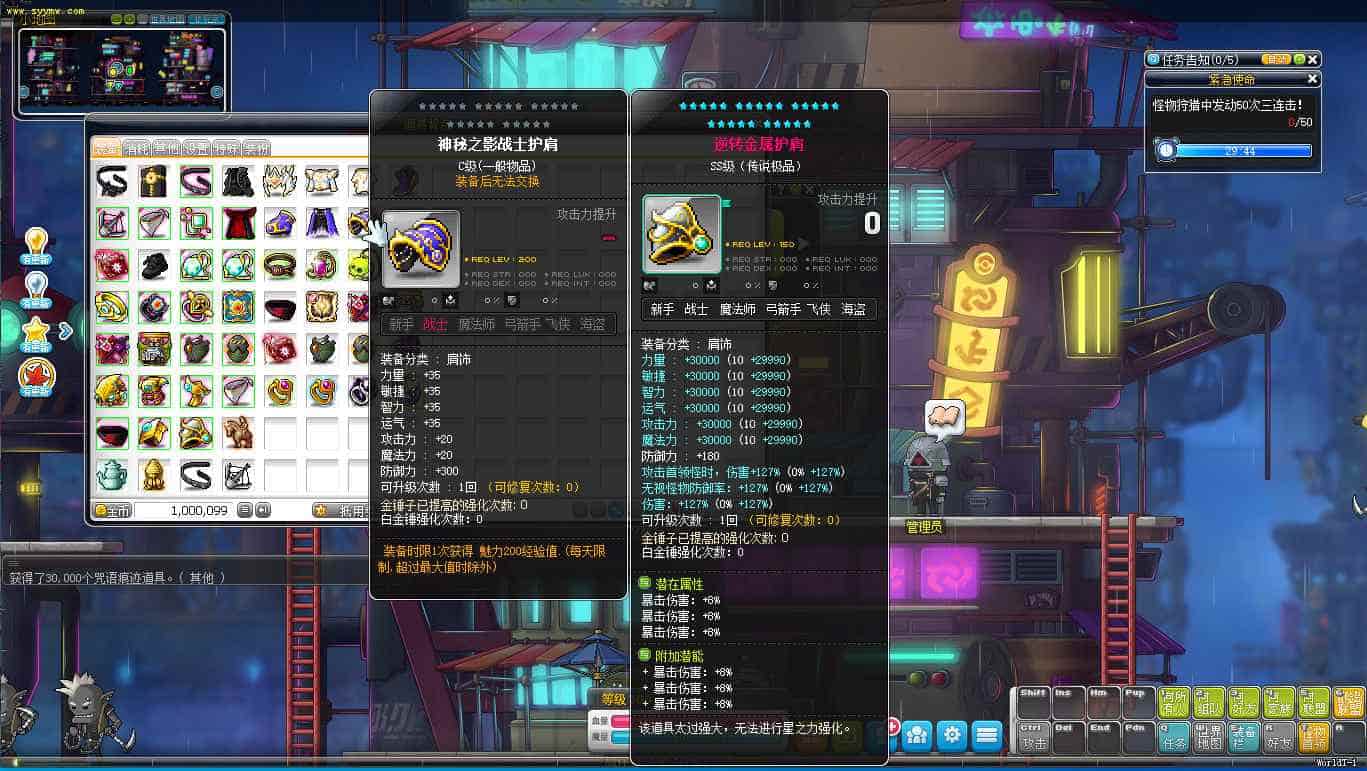Click the blue community members icon
The width and height of the screenshot is (1367, 771).
pos(916,734)
